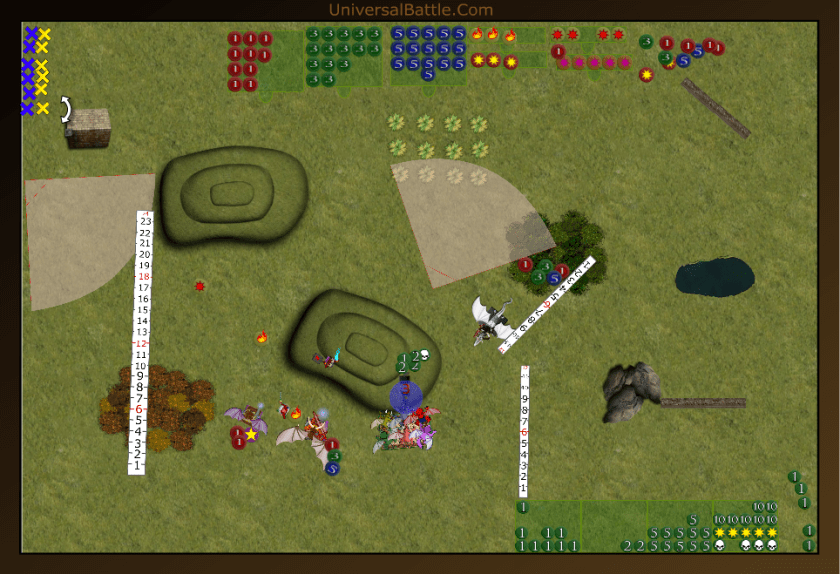Select the small mage unit on the hill
Image resolution: width=840 pixels, height=574 pixels.
pyautogui.click(x=328, y=357)
